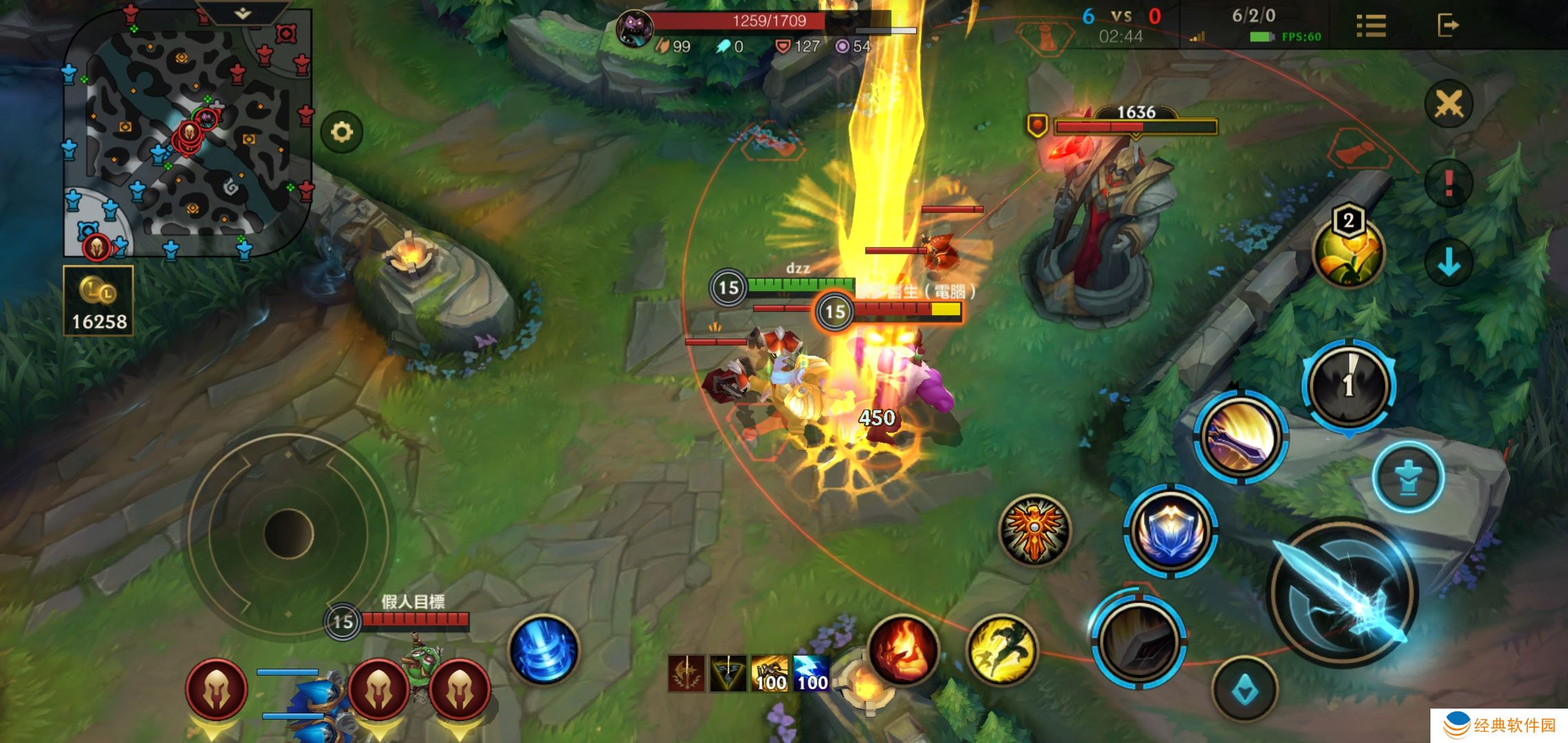Image resolution: width=1568 pixels, height=743 pixels.
Task: Send the red exclamation danger ping
Action: pyautogui.click(x=1448, y=183)
